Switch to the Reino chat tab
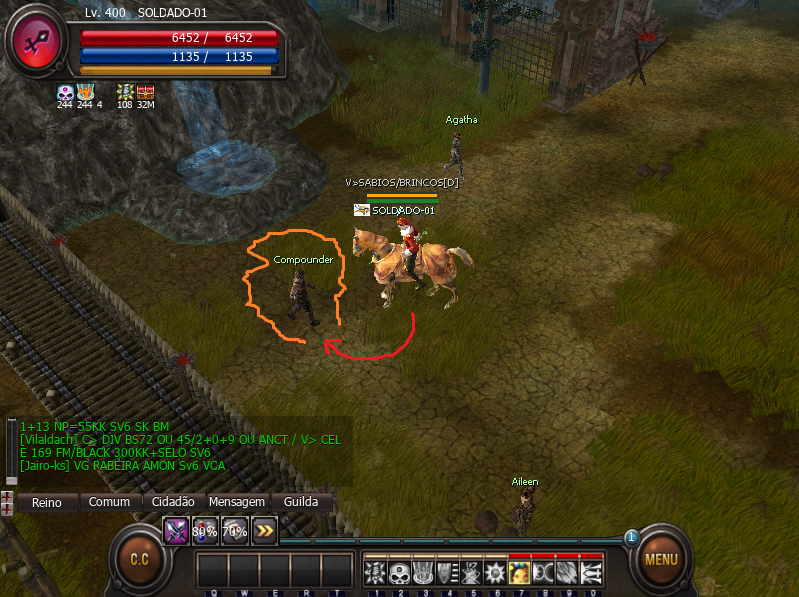This screenshot has height=597, width=799. pyautogui.click(x=46, y=502)
